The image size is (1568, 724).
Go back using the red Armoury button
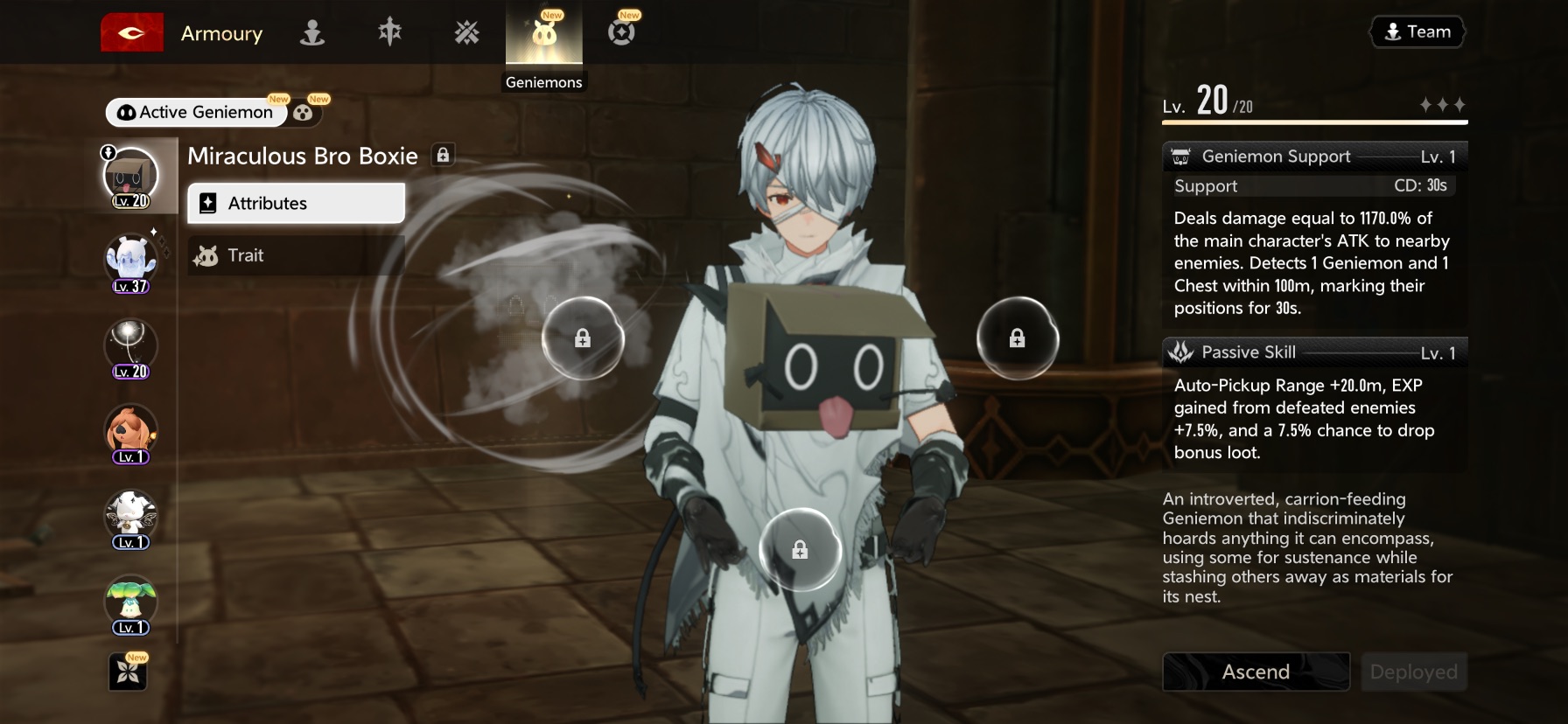[x=132, y=33]
